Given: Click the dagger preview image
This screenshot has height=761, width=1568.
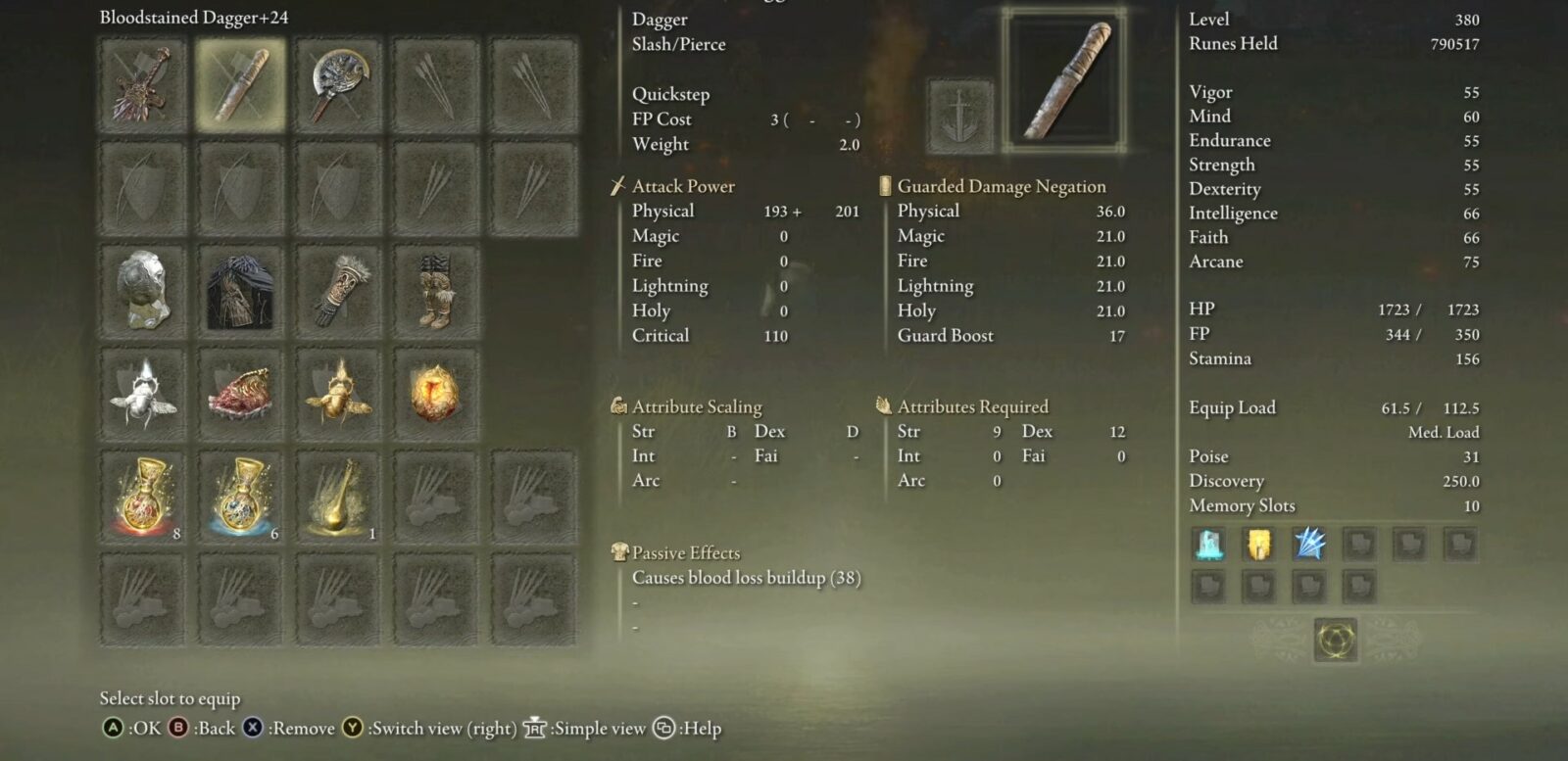Looking at the screenshot, I should pos(1065,82).
